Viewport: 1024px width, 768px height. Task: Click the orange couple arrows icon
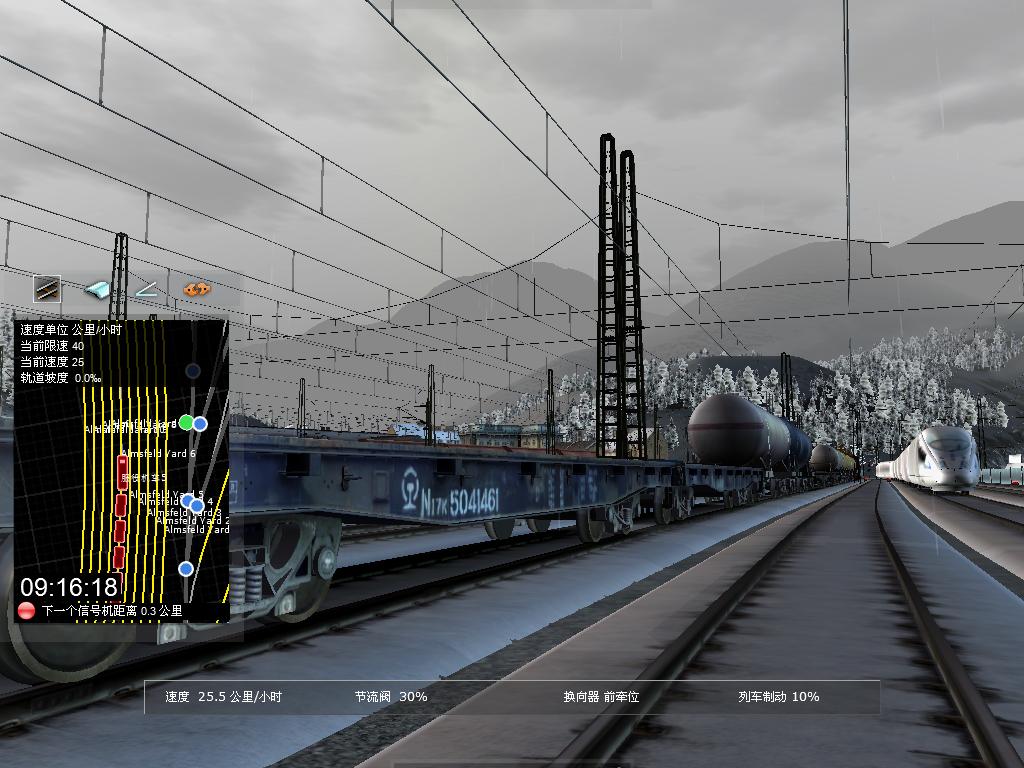pyautogui.click(x=197, y=290)
